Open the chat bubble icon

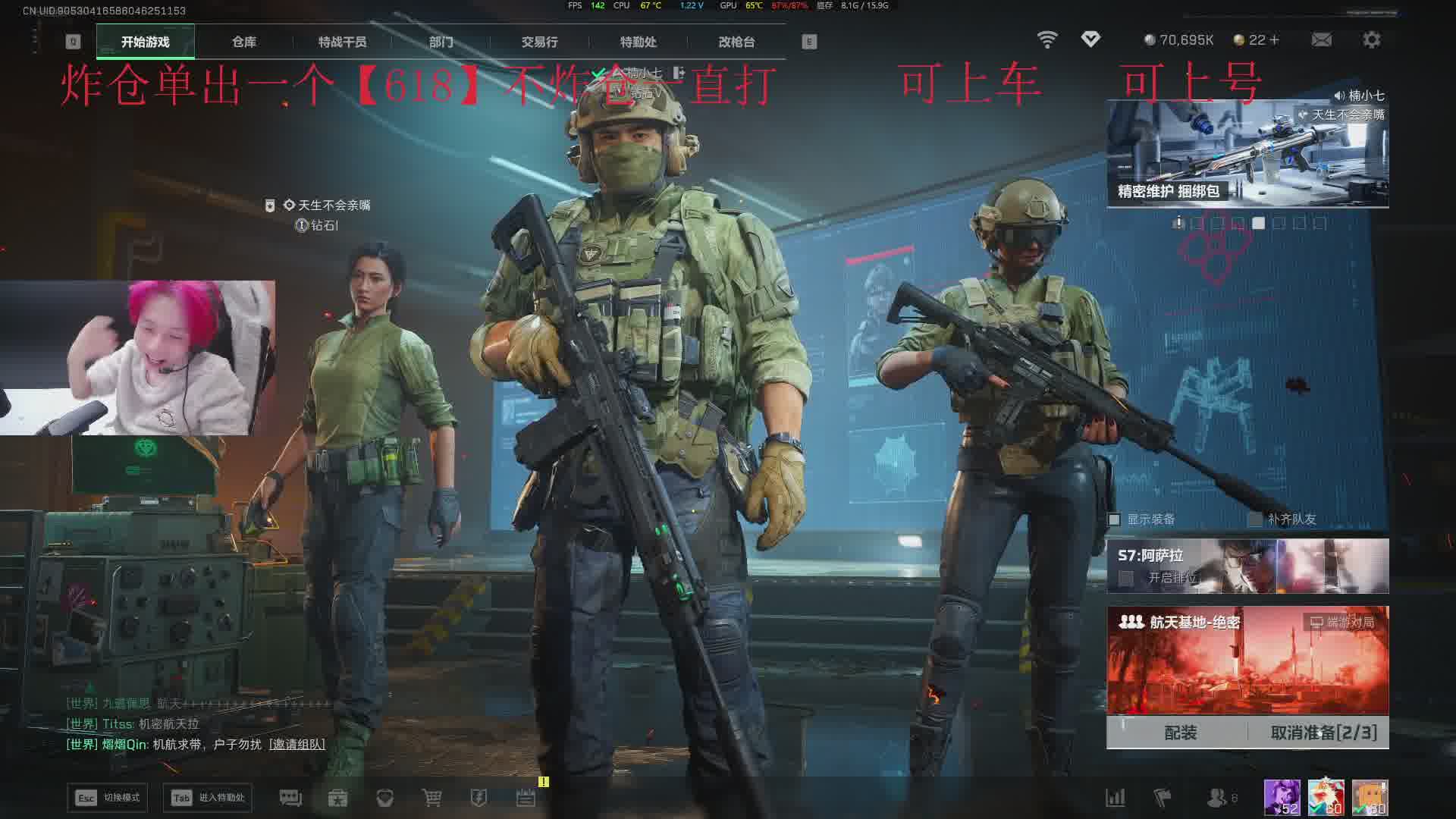290,798
